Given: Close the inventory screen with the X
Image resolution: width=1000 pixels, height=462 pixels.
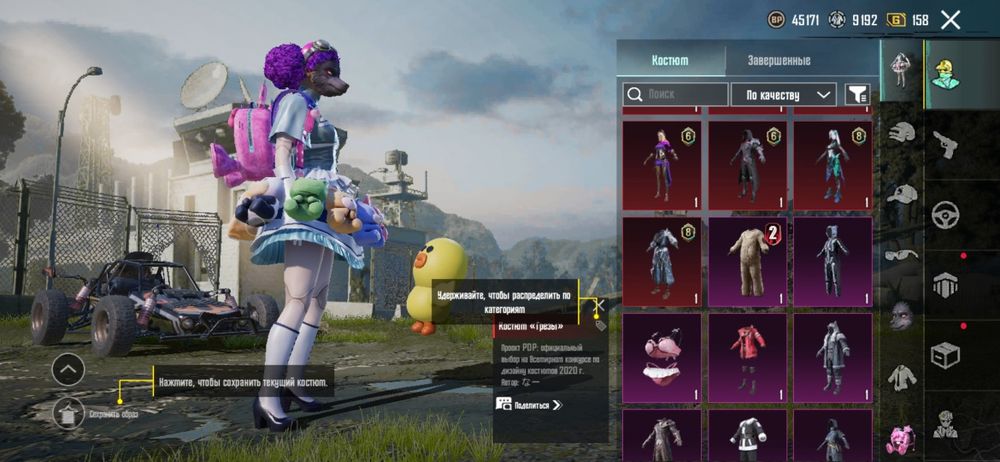Looking at the screenshot, I should (x=951, y=19).
